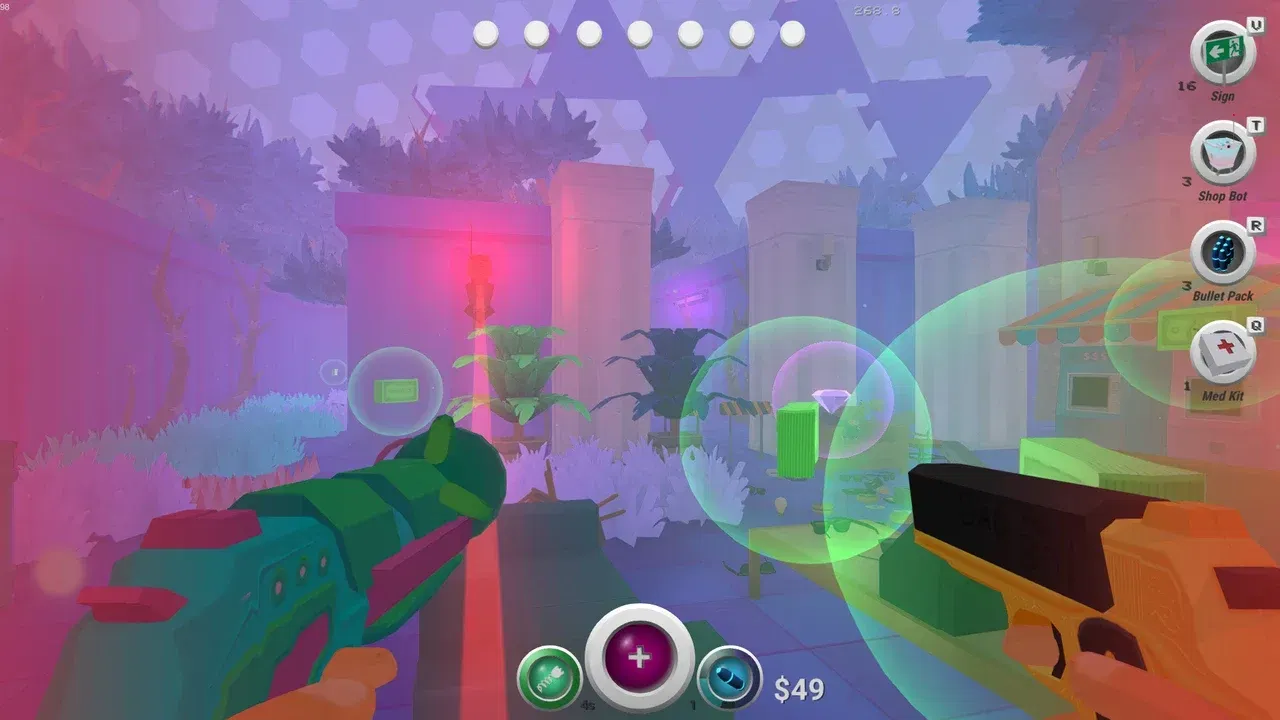
Task: Click the V keybind badge above Sign
Action: [x=1255, y=25]
